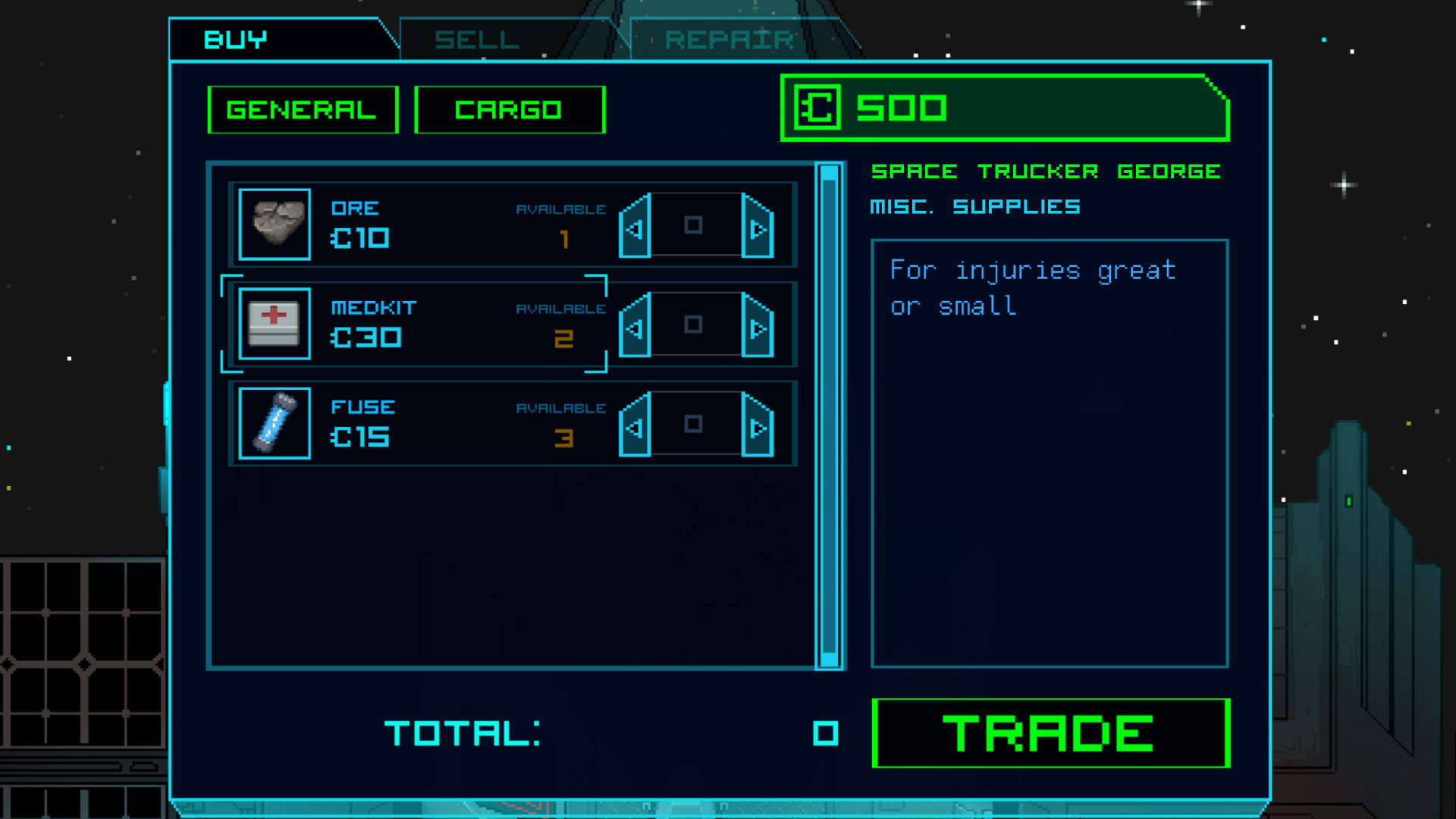Click the Ore quantity display box
Screen dimensions: 1456x819
695,225
